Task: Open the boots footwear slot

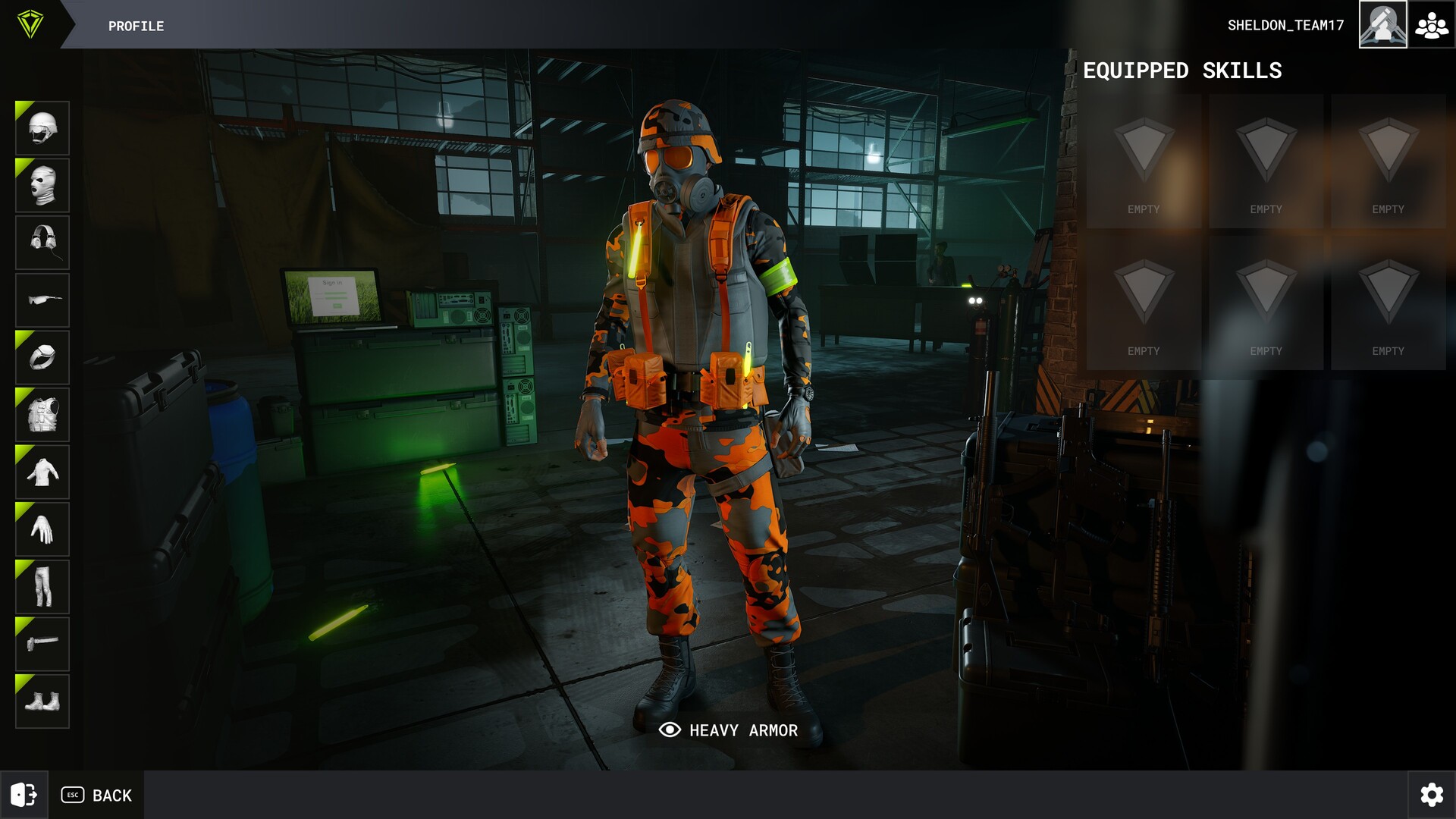Action: [42, 701]
